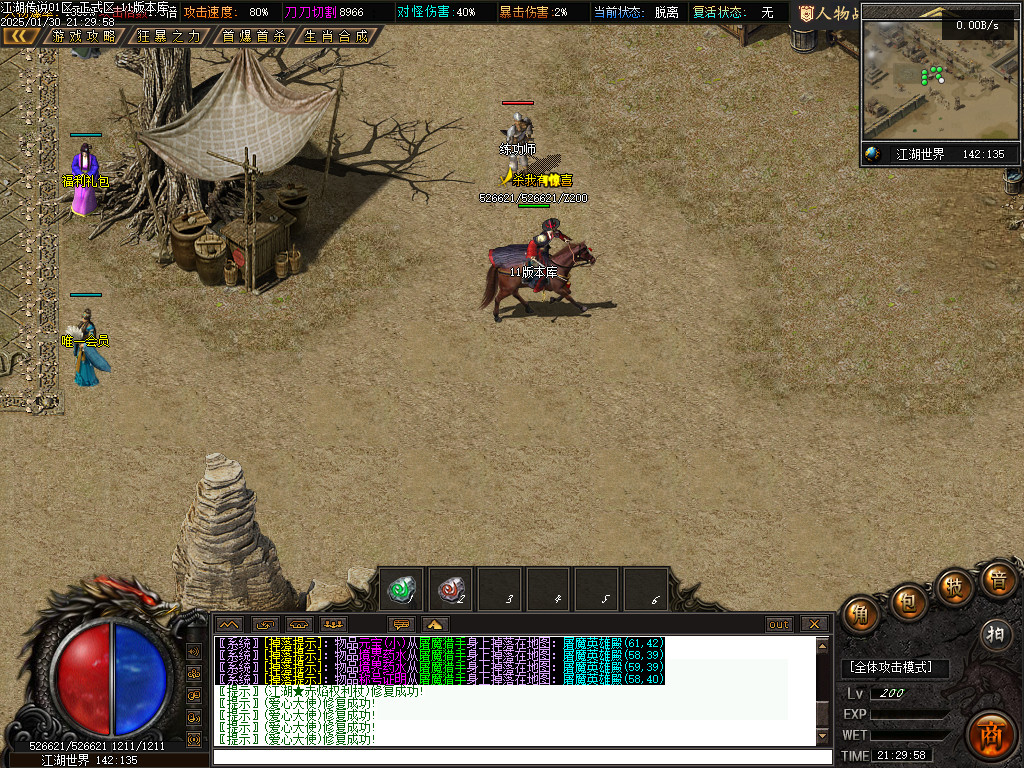
Task: Use the red item in hotbar slot 2
Action: [x=451, y=589]
